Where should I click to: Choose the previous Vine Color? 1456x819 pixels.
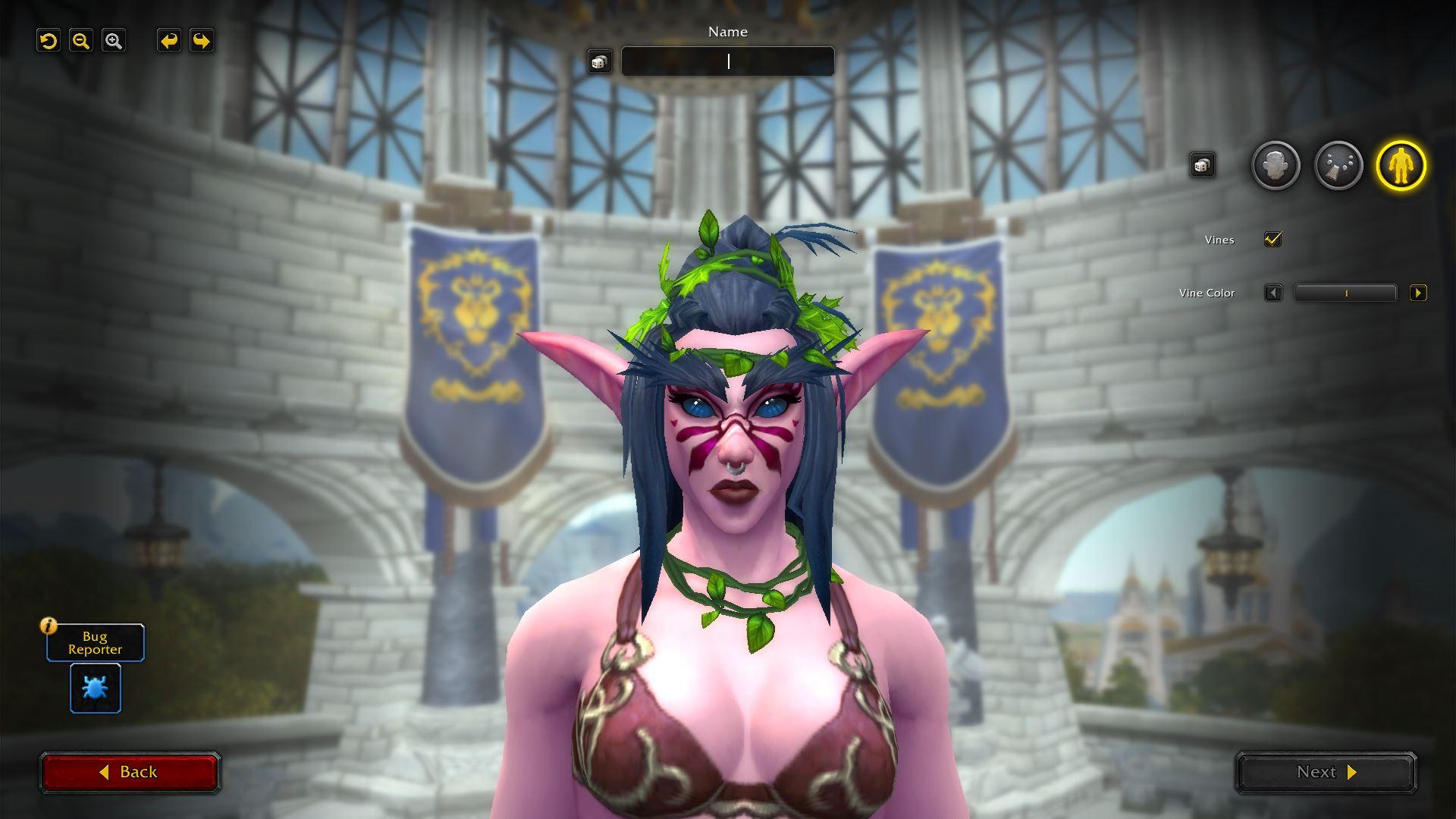1273,293
